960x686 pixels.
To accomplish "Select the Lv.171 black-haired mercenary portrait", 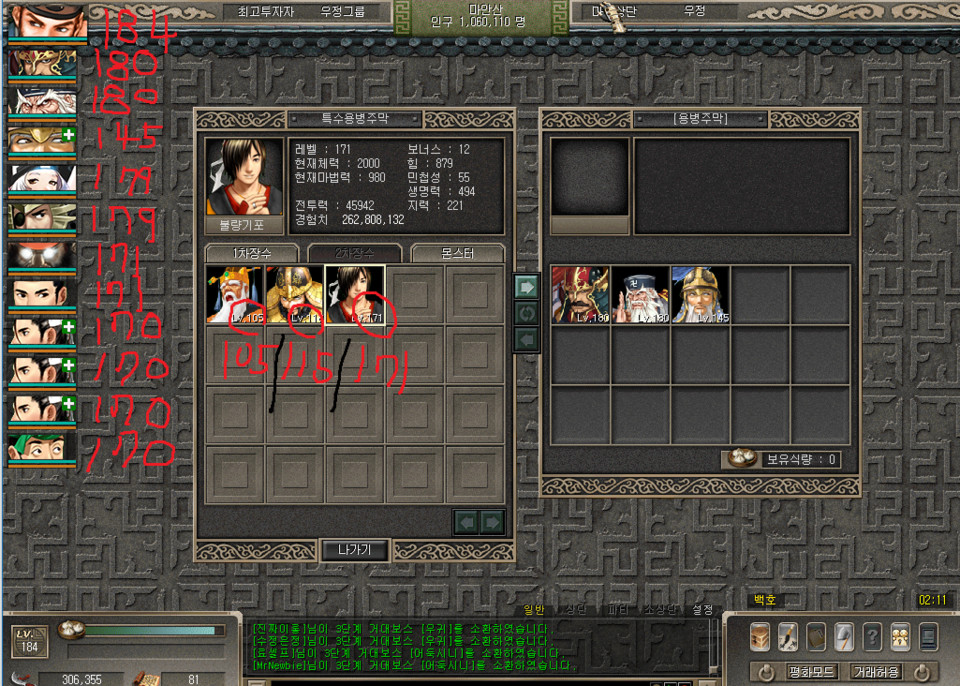I will (355, 294).
